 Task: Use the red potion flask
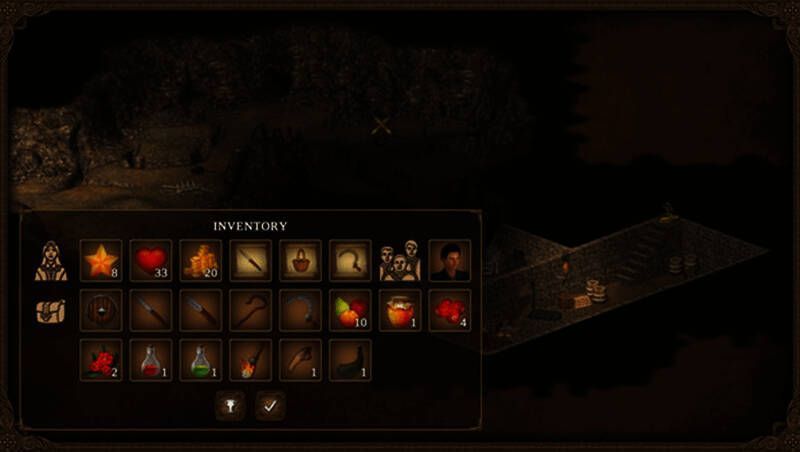pyautogui.click(x=150, y=360)
